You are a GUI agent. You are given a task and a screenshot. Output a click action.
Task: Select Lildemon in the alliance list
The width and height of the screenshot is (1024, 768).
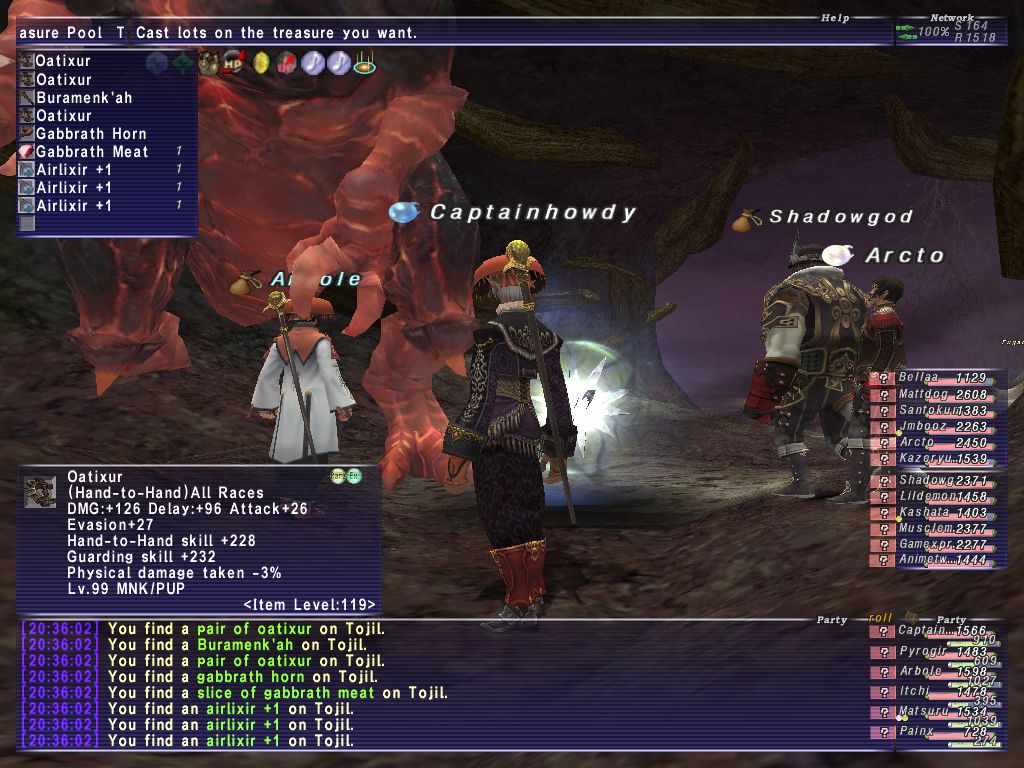pyautogui.click(x=935, y=497)
